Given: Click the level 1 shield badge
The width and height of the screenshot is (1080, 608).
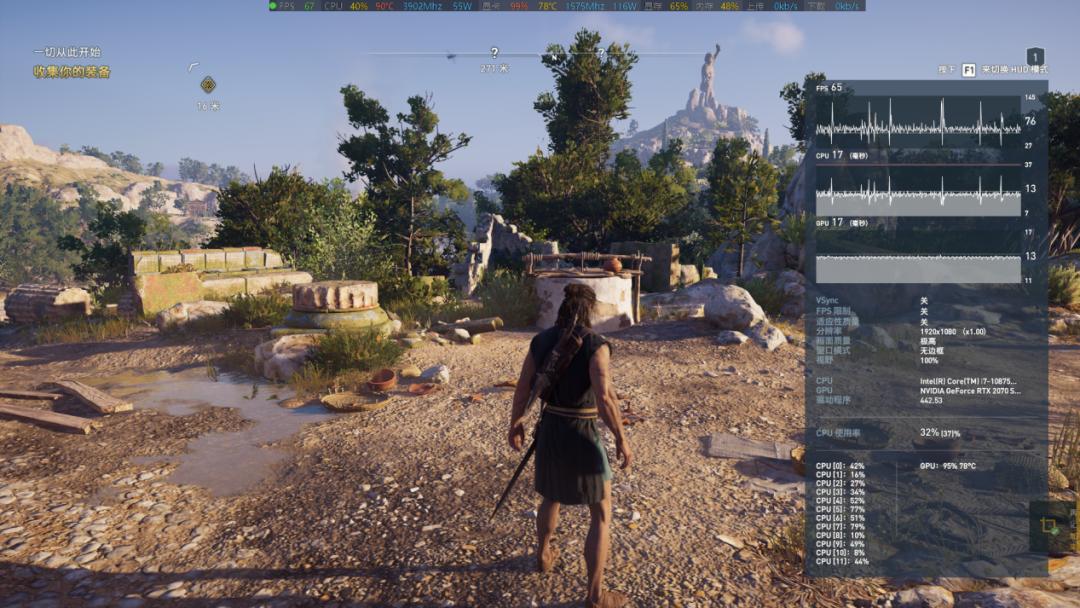Looking at the screenshot, I should [x=1036, y=57].
